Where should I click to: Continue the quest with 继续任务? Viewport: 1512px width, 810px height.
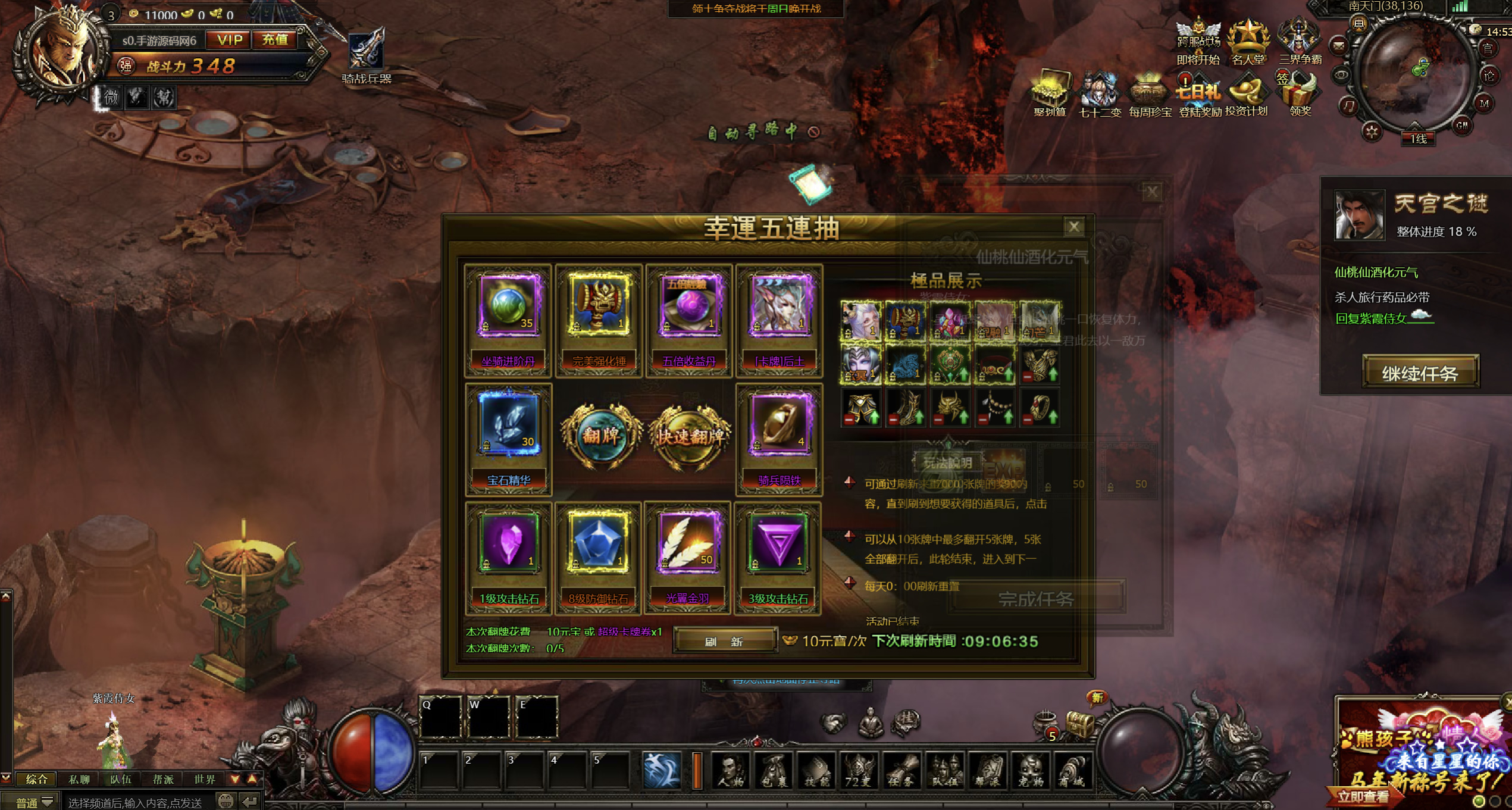point(1420,373)
